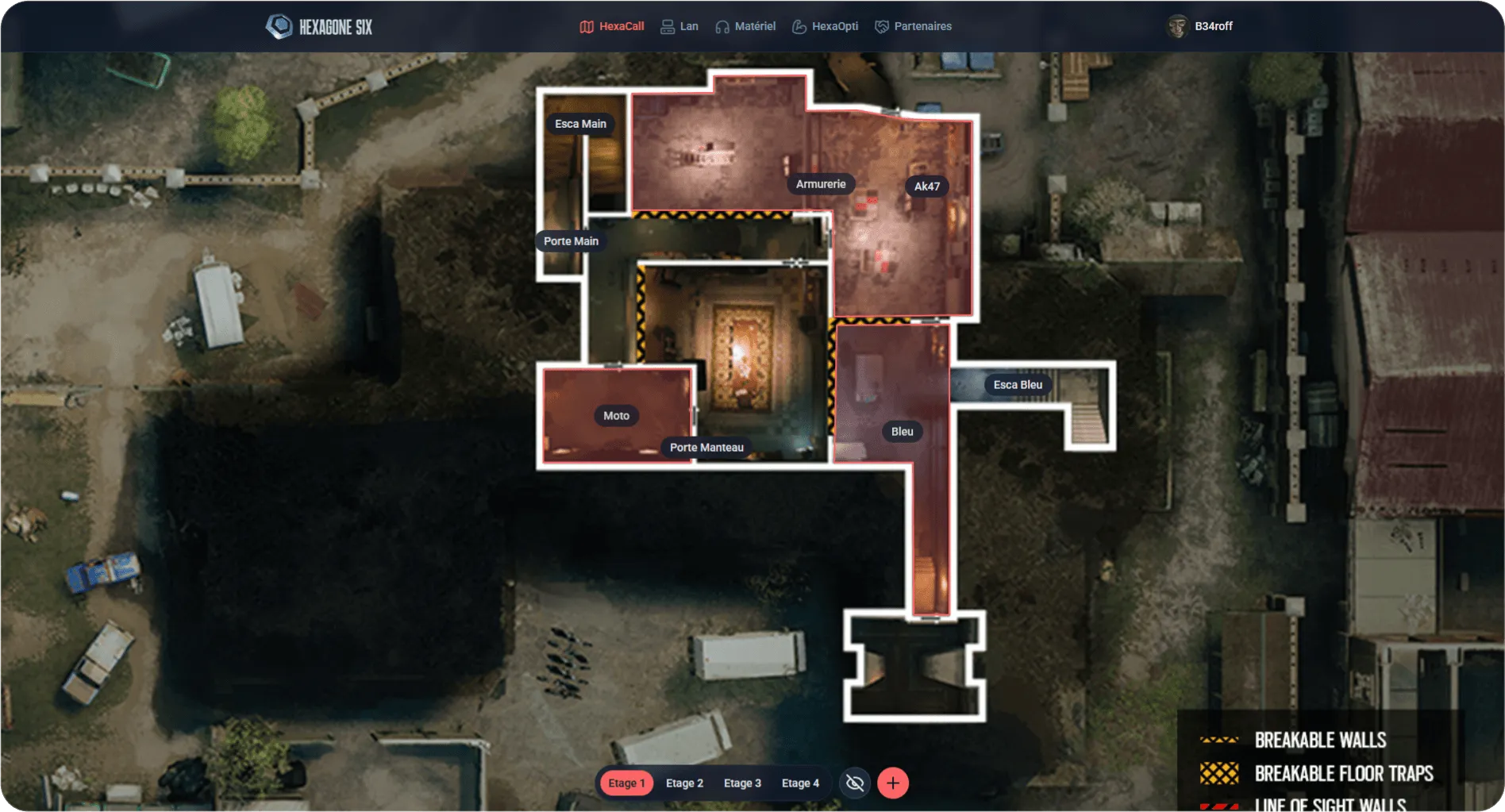Choose the Etage 4 floor tab
1505x812 pixels.
(x=800, y=783)
